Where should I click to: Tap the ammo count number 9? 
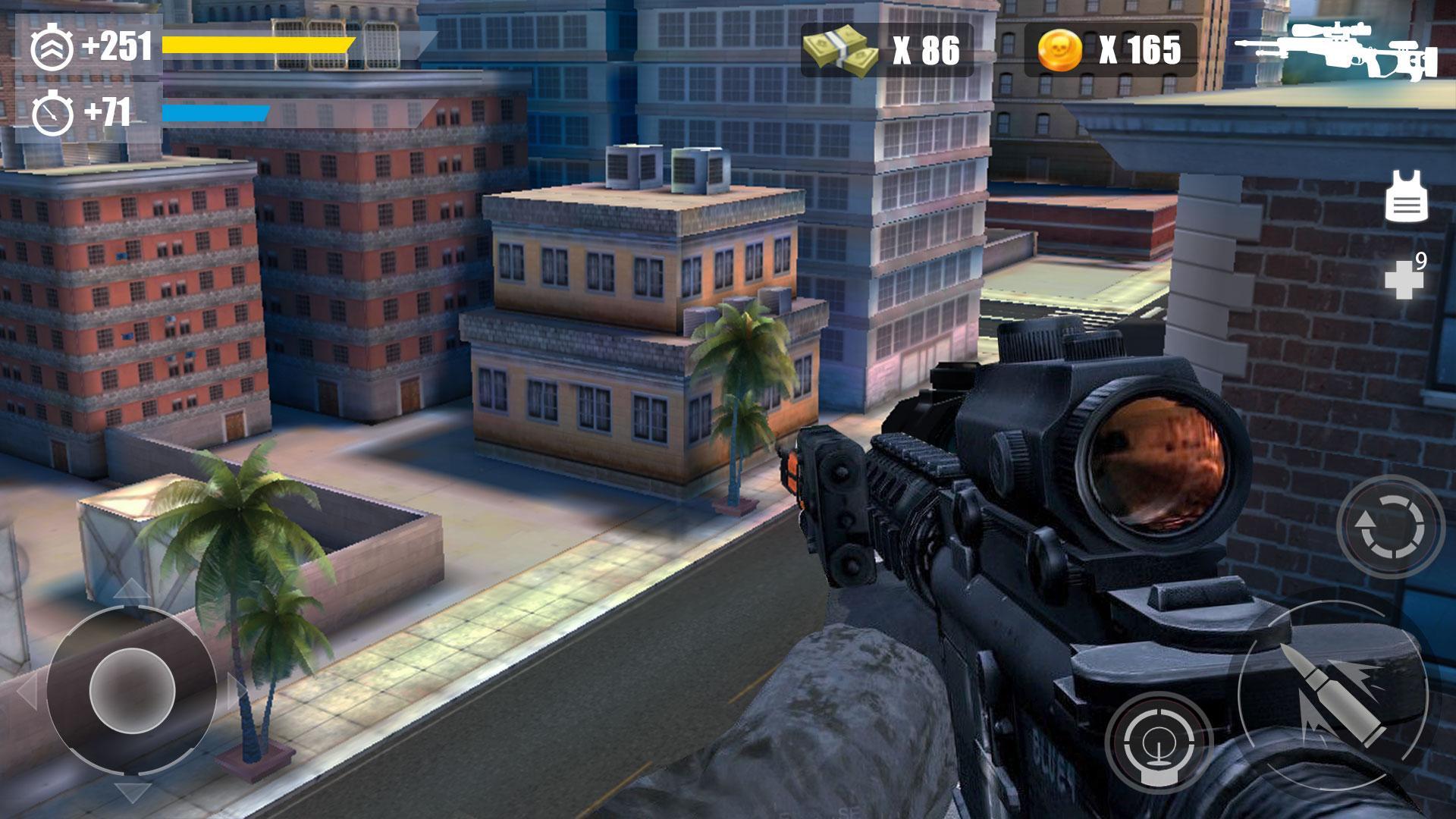pos(1423,259)
